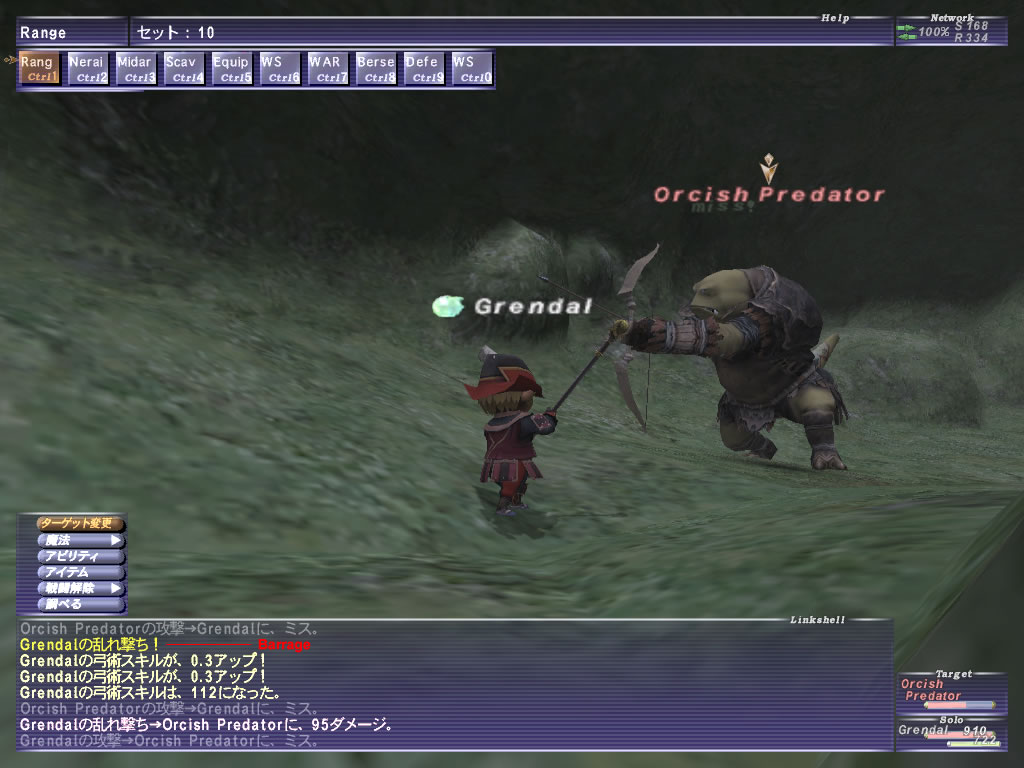Select the Scav macro button
Image resolution: width=1024 pixels, height=768 pixels.
click(182, 69)
